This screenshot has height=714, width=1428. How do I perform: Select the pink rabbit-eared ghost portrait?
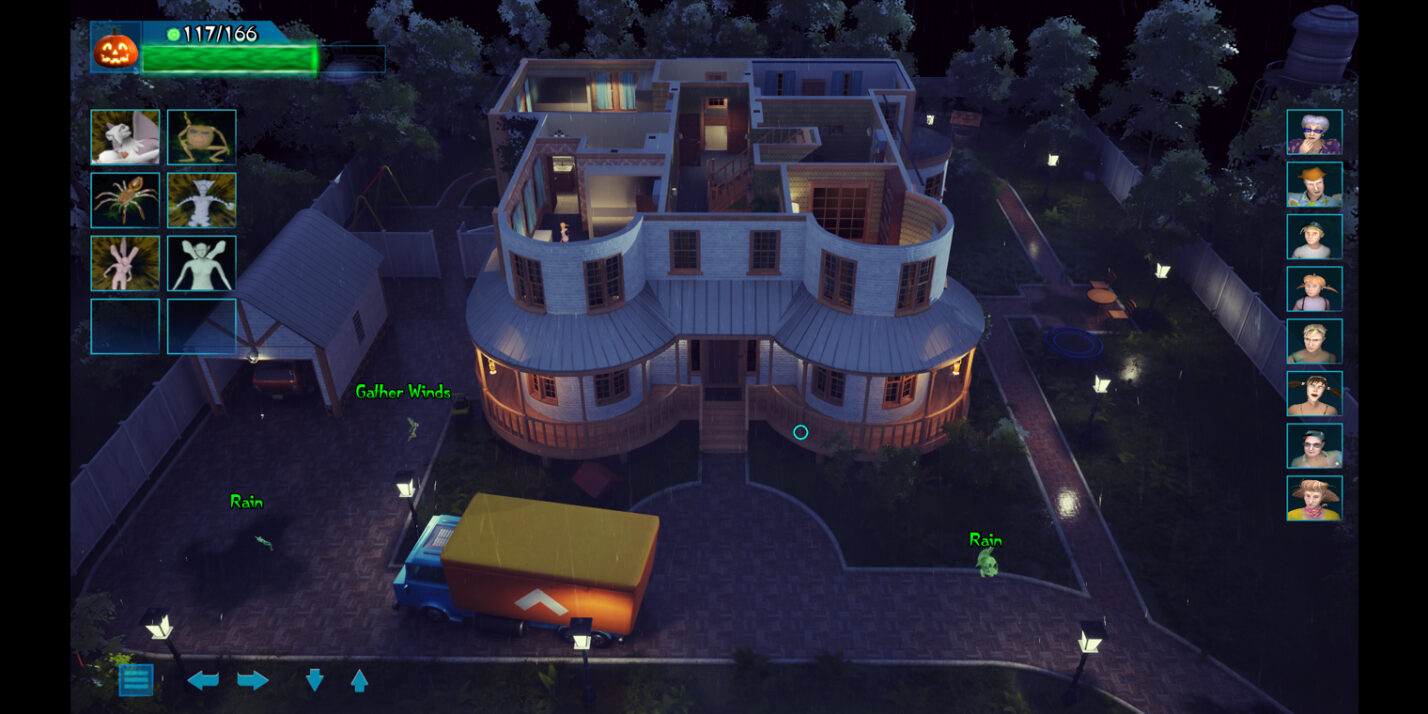[x=125, y=263]
